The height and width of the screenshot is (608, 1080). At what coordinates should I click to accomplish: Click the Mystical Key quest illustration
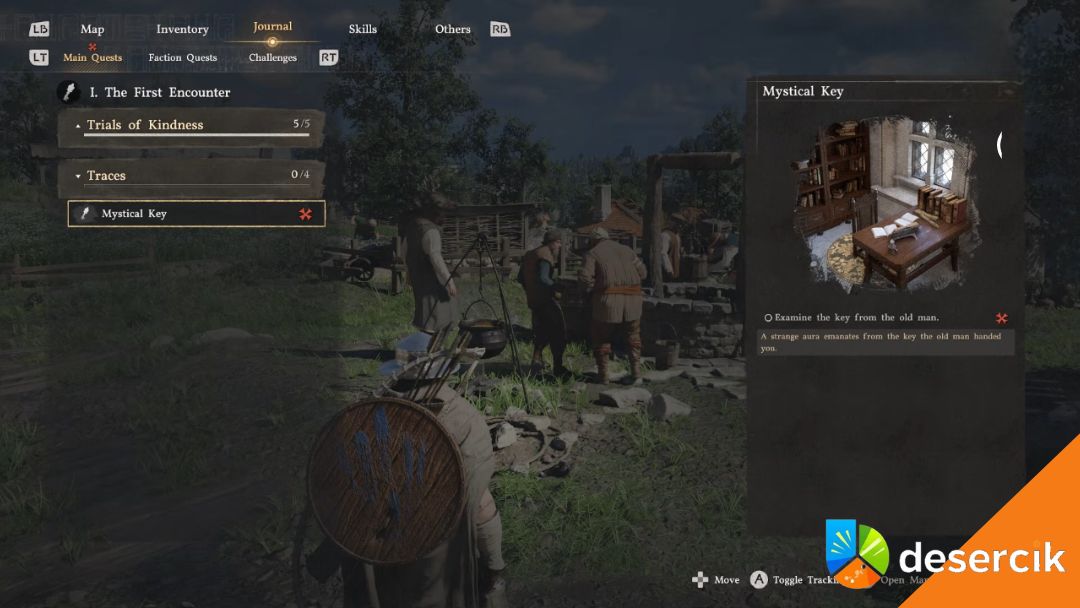click(882, 204)
